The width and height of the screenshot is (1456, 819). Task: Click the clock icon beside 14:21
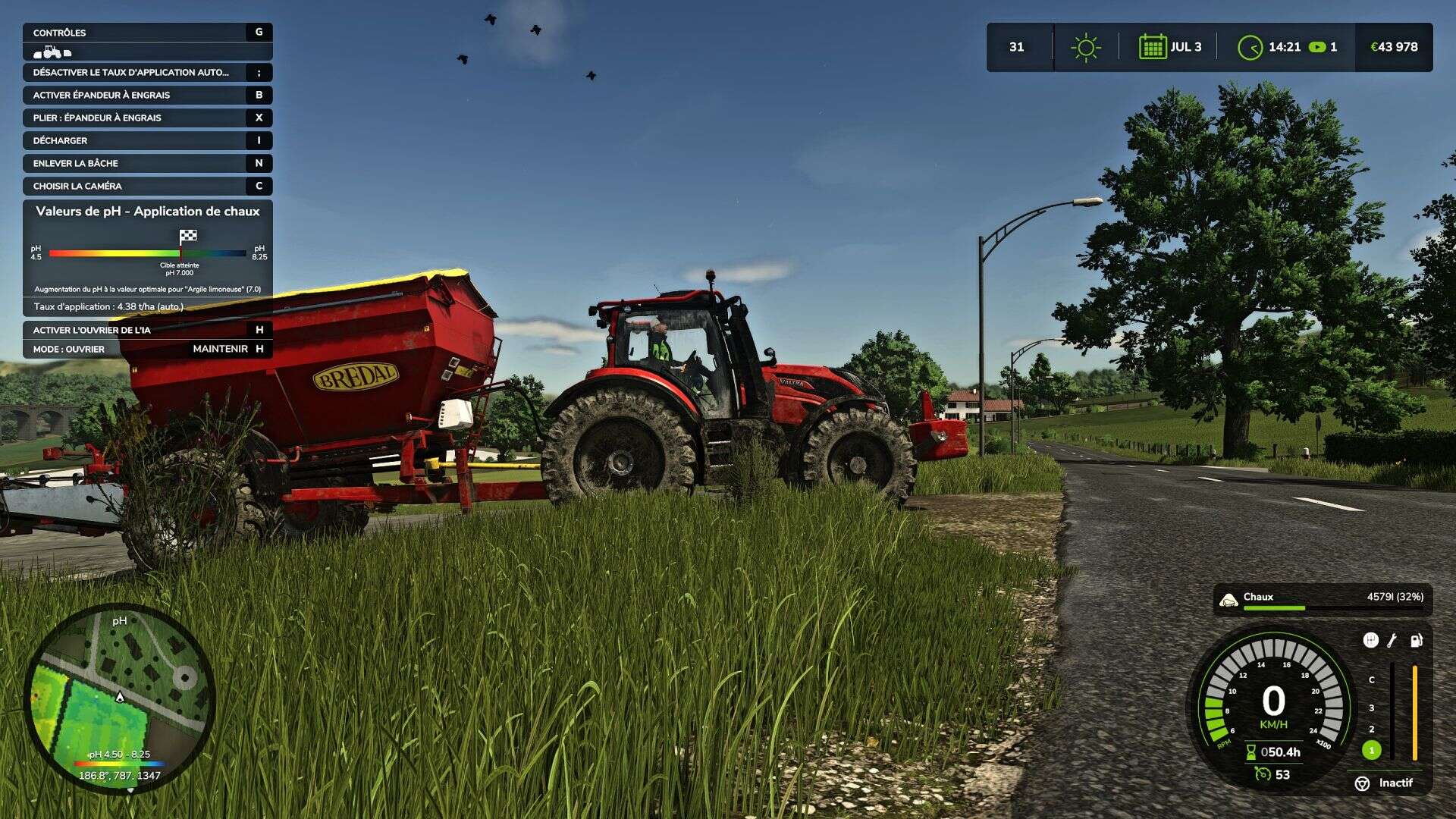1250,48
